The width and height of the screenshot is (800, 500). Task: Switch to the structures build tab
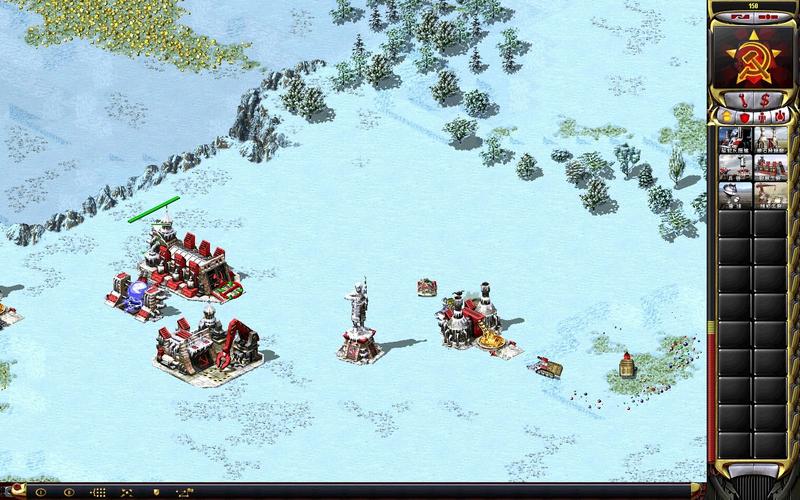pos(725,117)
